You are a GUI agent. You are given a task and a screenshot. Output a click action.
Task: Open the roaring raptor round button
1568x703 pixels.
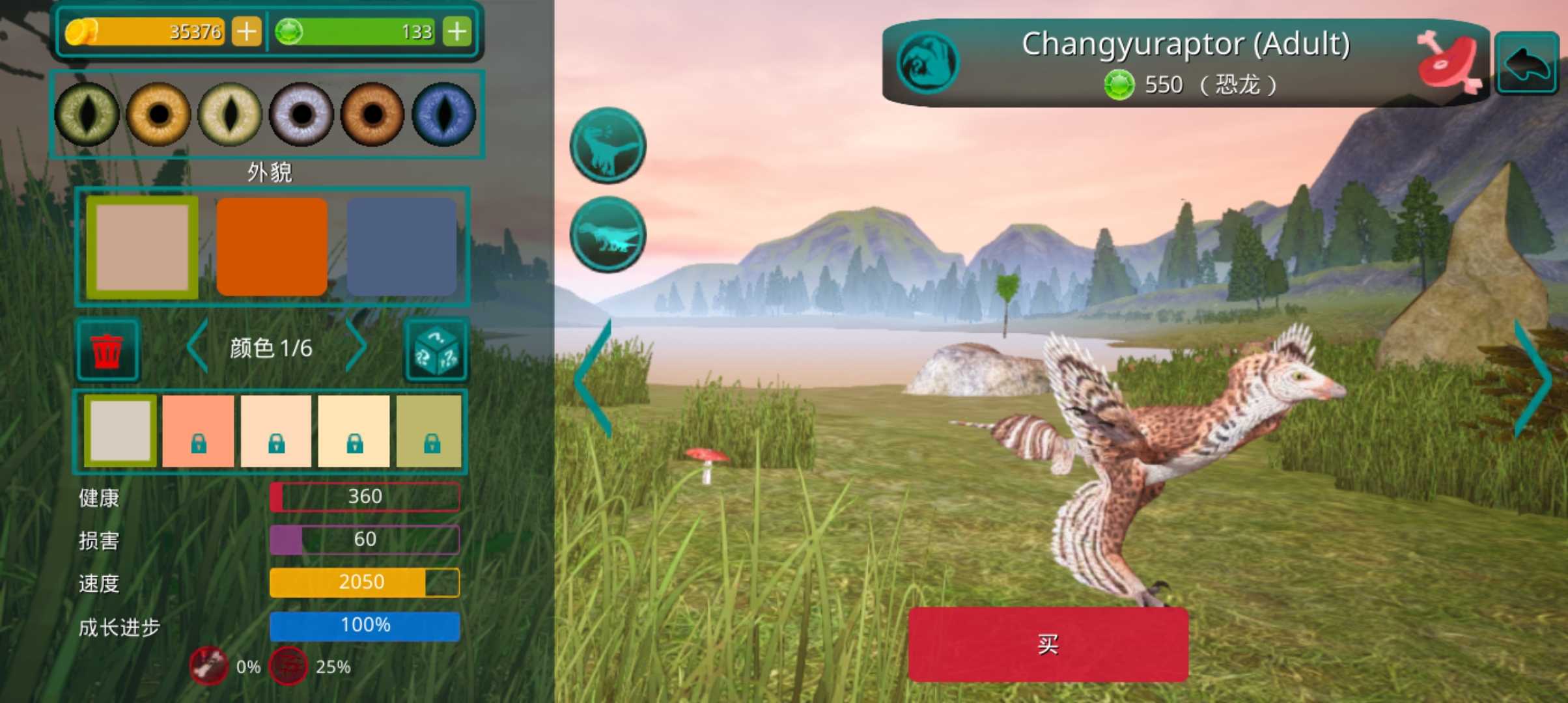click(608, 145)
